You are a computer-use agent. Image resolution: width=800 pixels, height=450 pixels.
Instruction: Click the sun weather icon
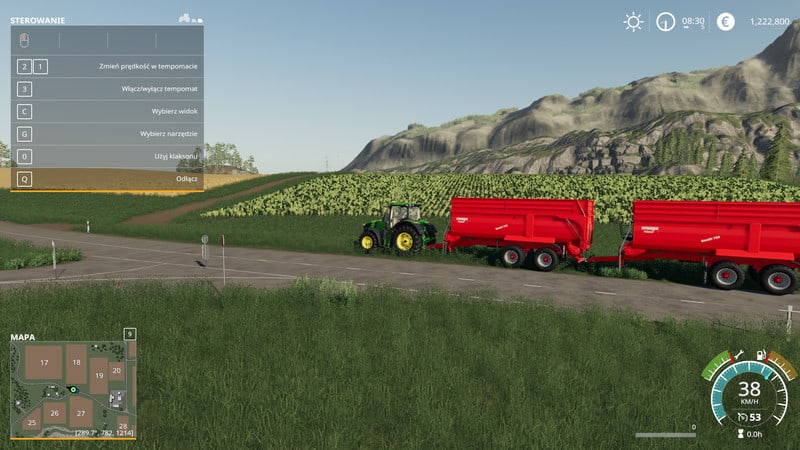click(633, 21)
